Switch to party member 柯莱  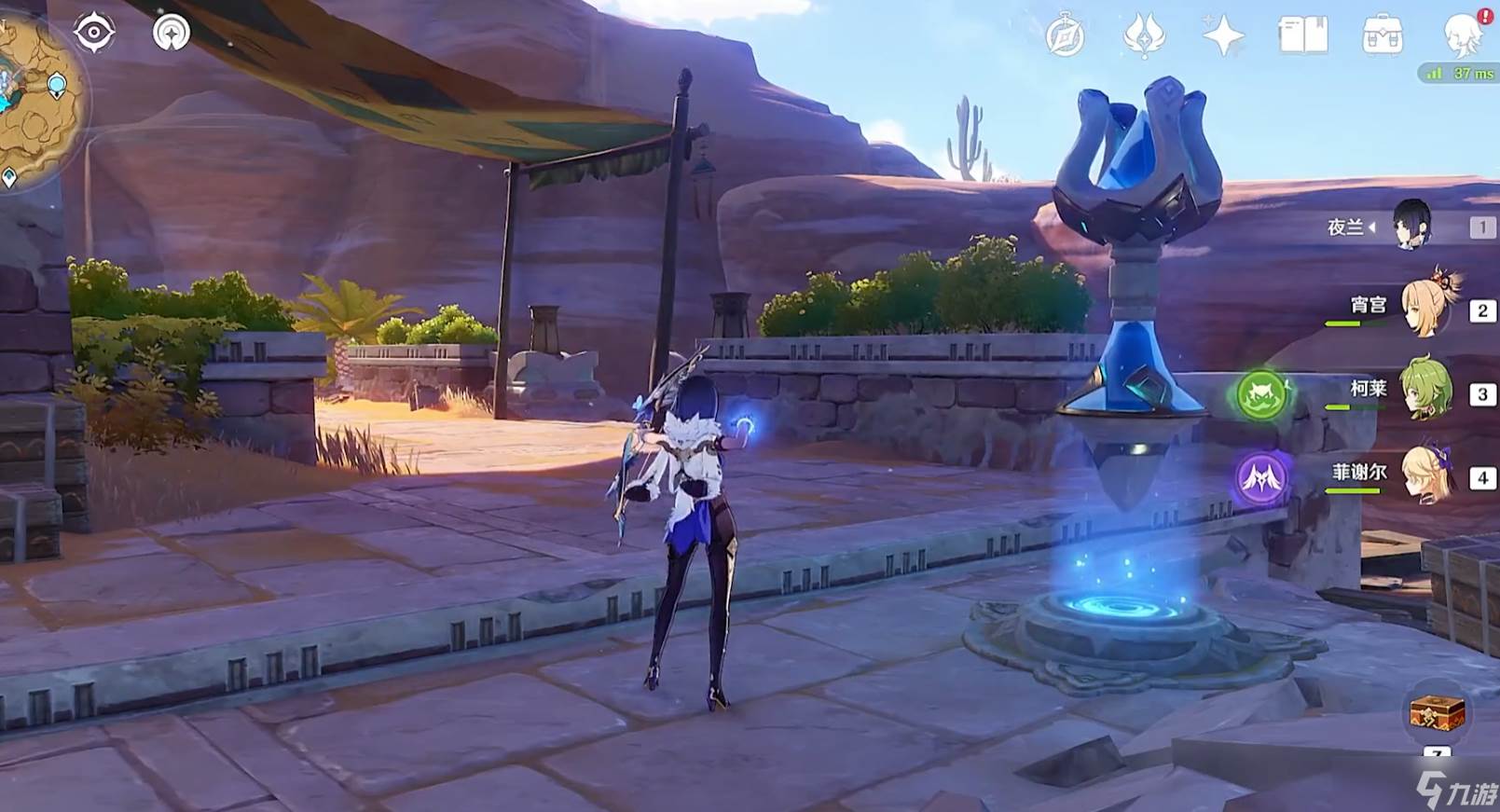click(x=1426, y=389)
